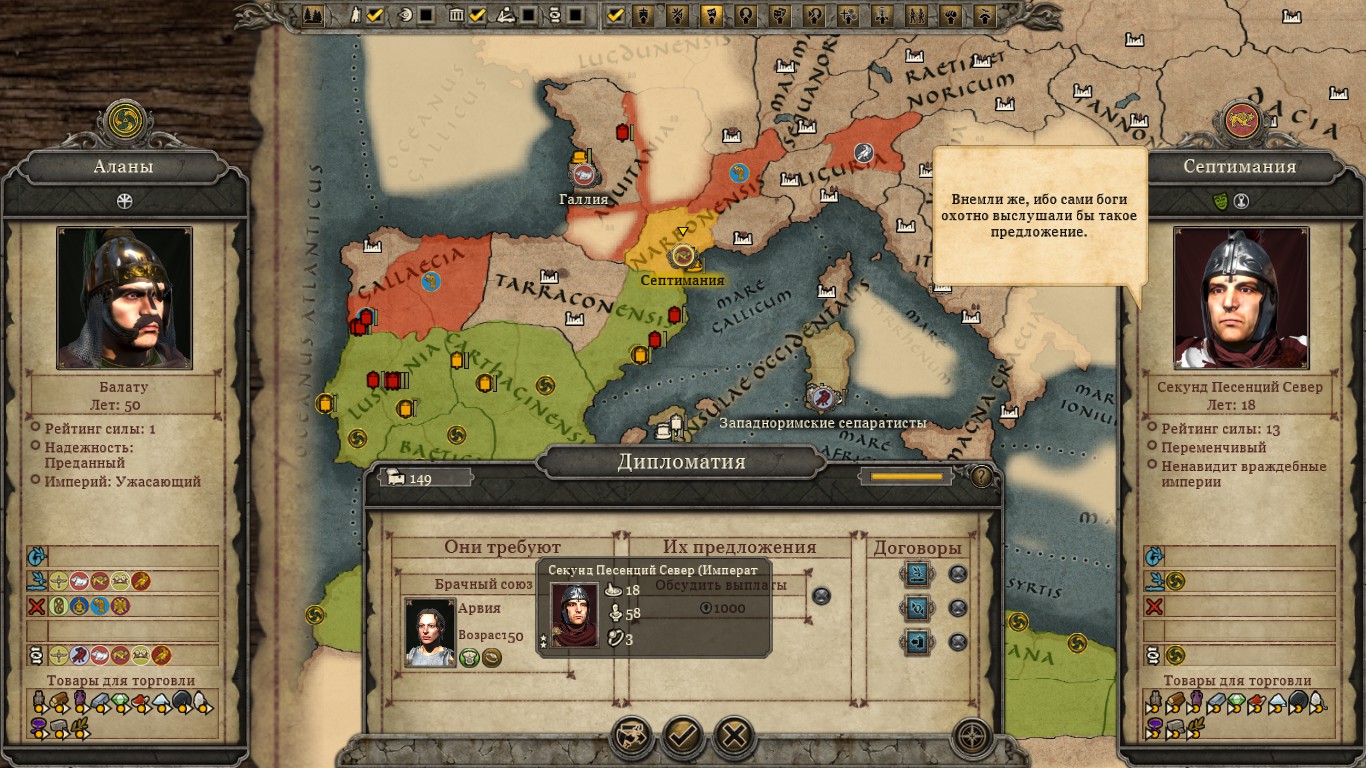Click the middle treaty icon under Договоры
This screenshot has width=1366, height=768.
tap(917, 608)
